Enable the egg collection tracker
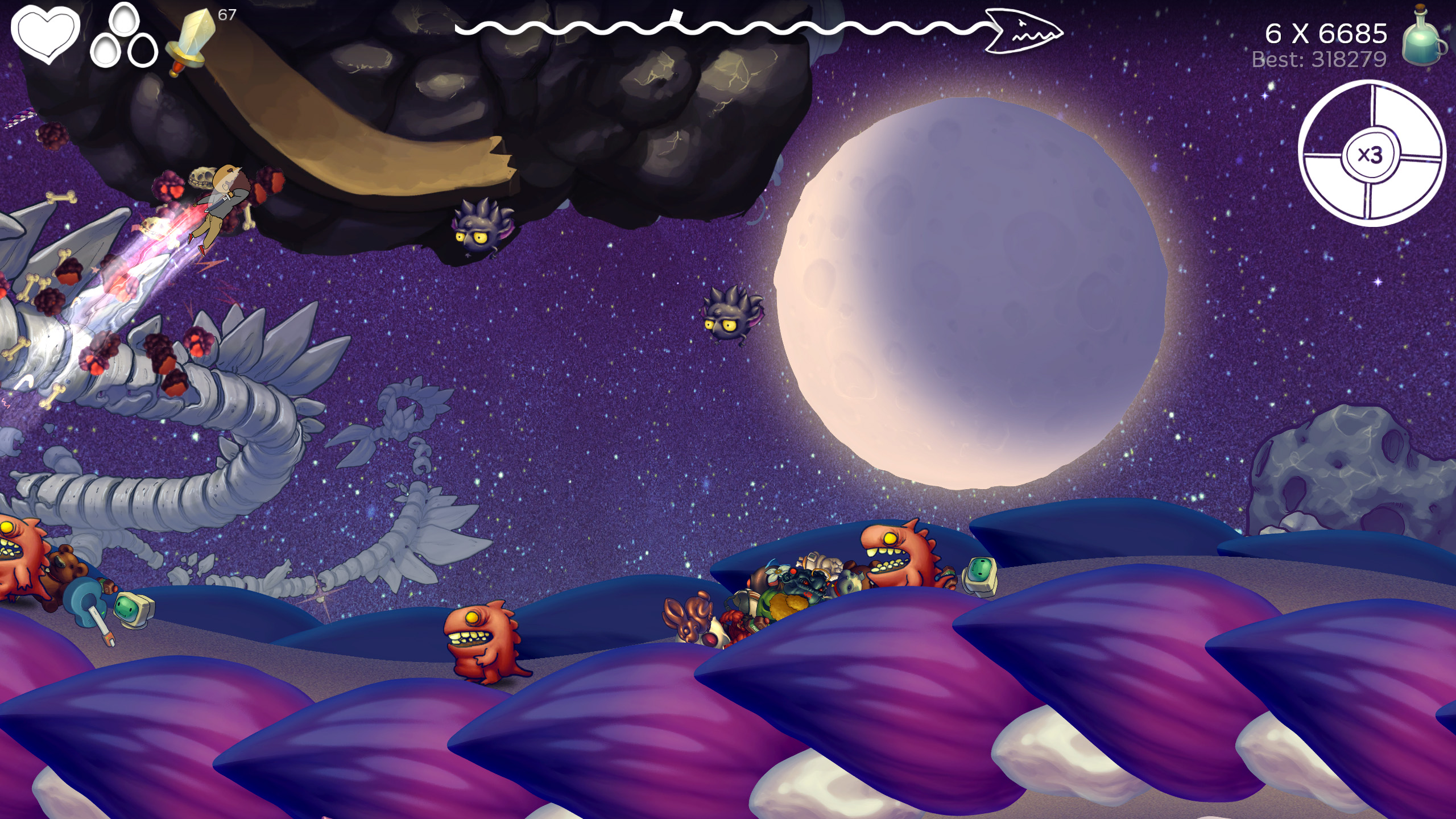The height and width of the screenshot is (819, 1456). [x=124, y=35]
